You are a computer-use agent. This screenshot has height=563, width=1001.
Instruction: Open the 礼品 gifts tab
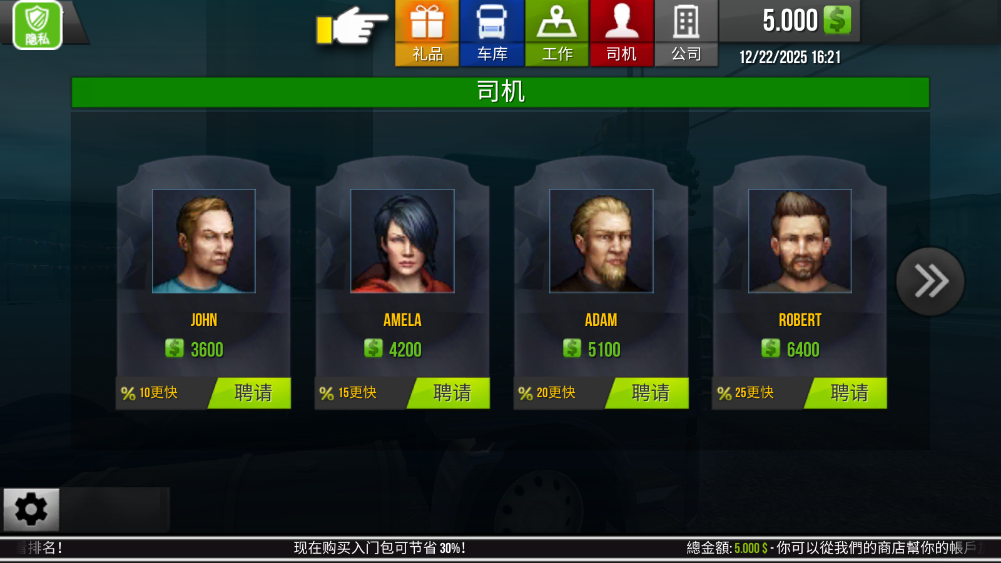click(x=427, y=32)
